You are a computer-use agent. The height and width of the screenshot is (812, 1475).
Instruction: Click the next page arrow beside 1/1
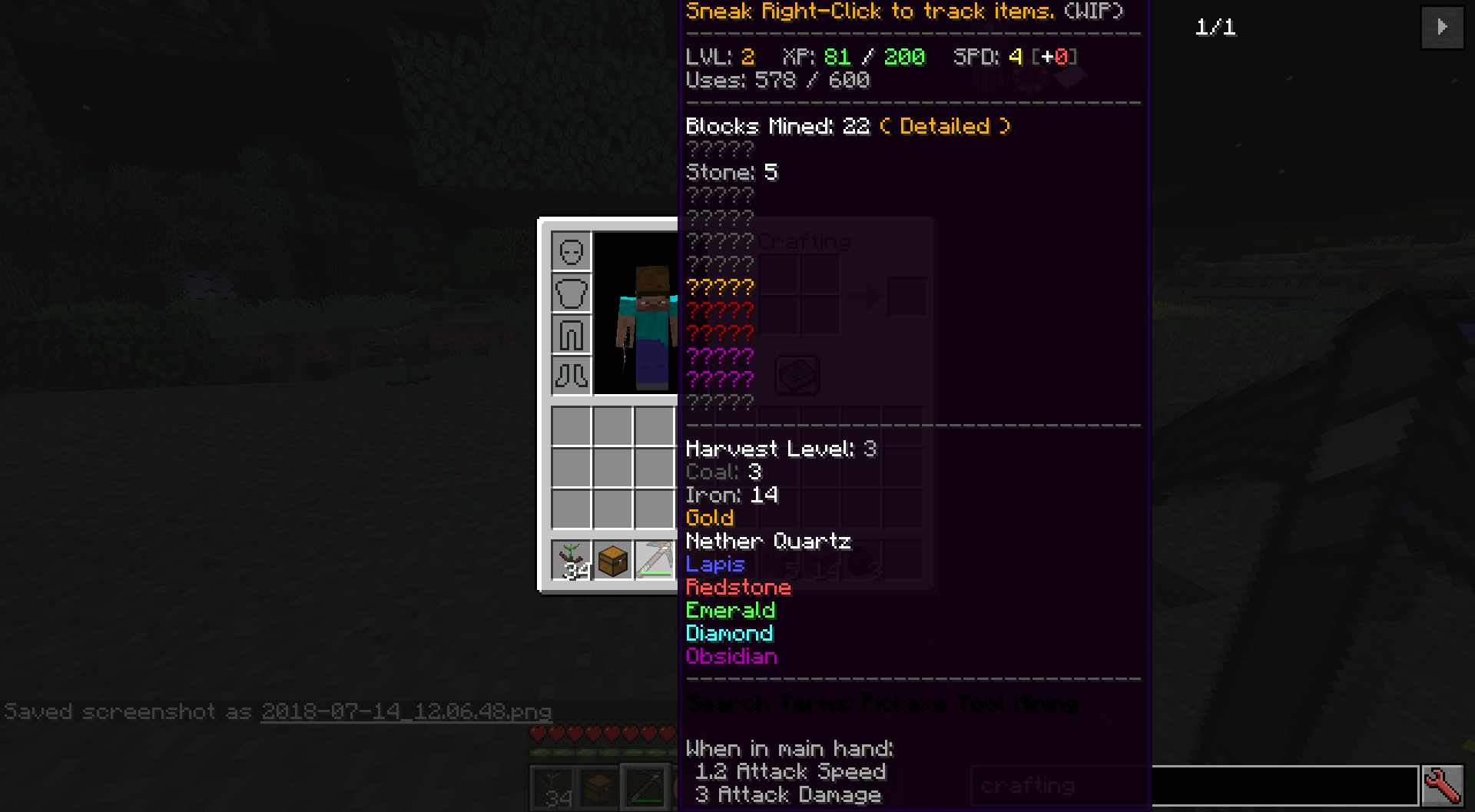pyautogui.click(x=1442, y=28)
